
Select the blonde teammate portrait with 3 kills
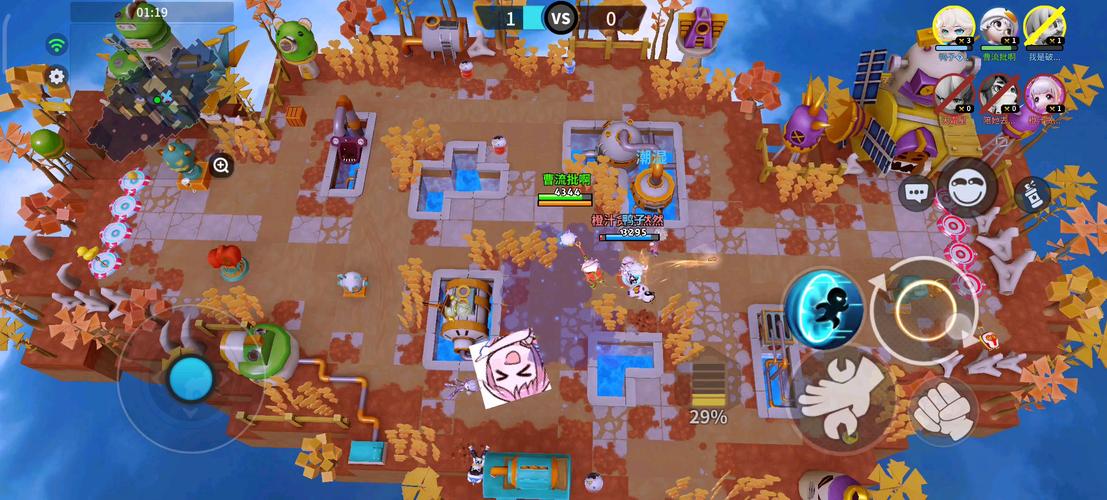(953, 25)
